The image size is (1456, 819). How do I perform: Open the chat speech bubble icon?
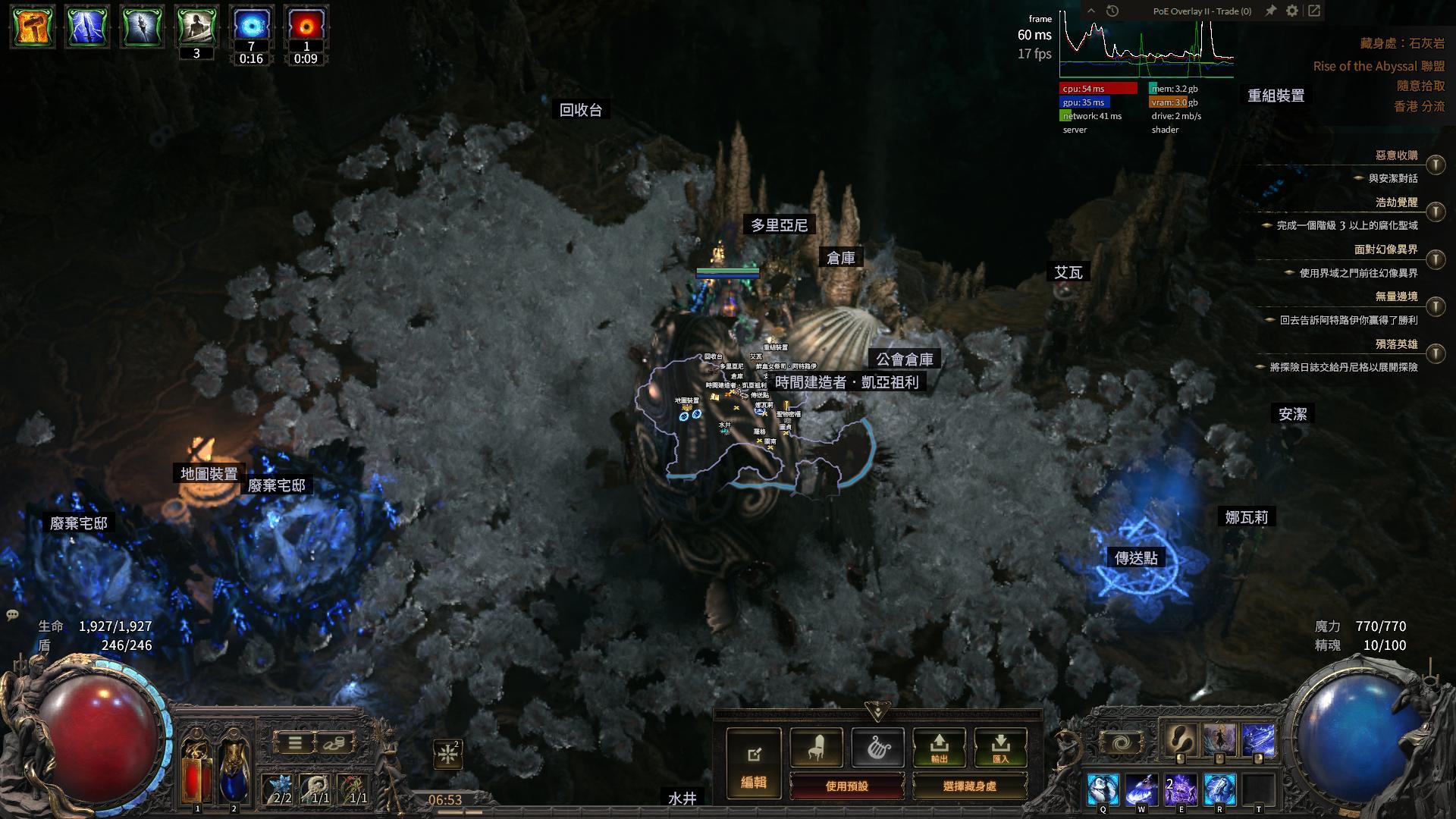tap(12, 614)
